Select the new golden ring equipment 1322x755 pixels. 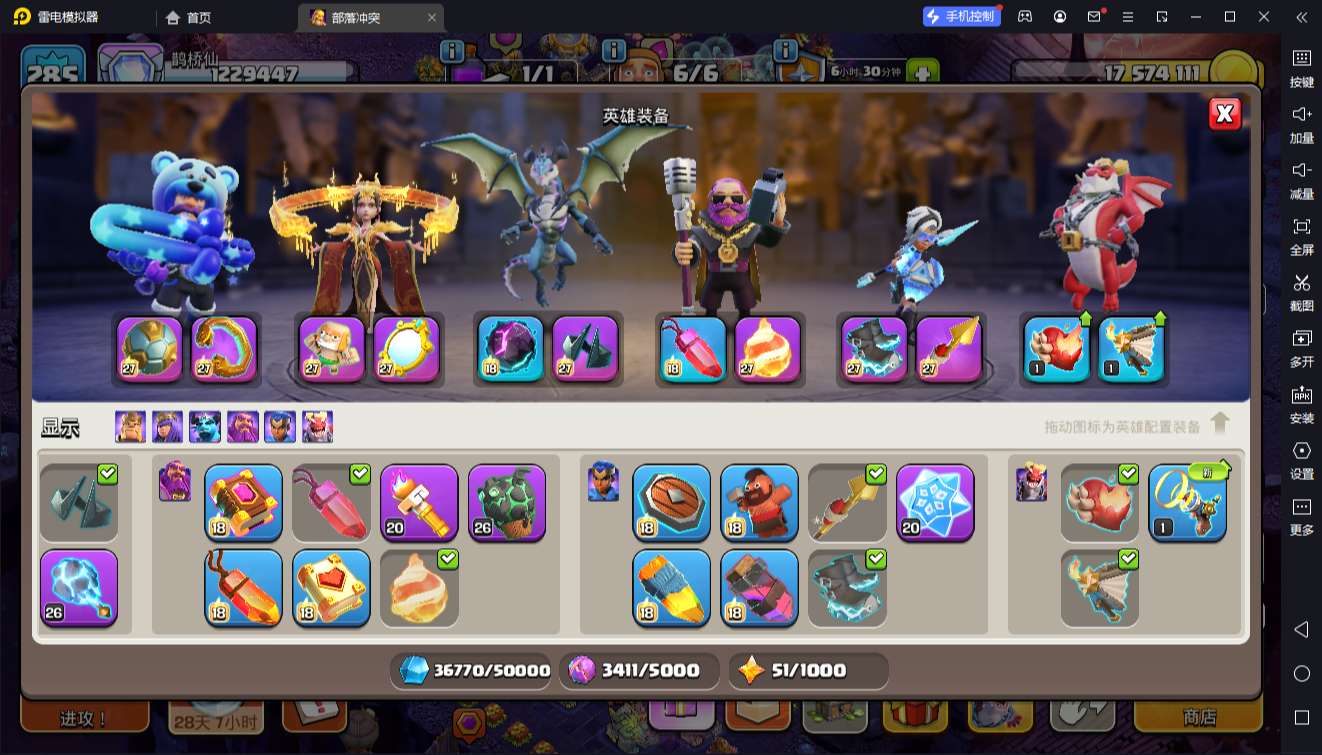(x=1187, y=502)
